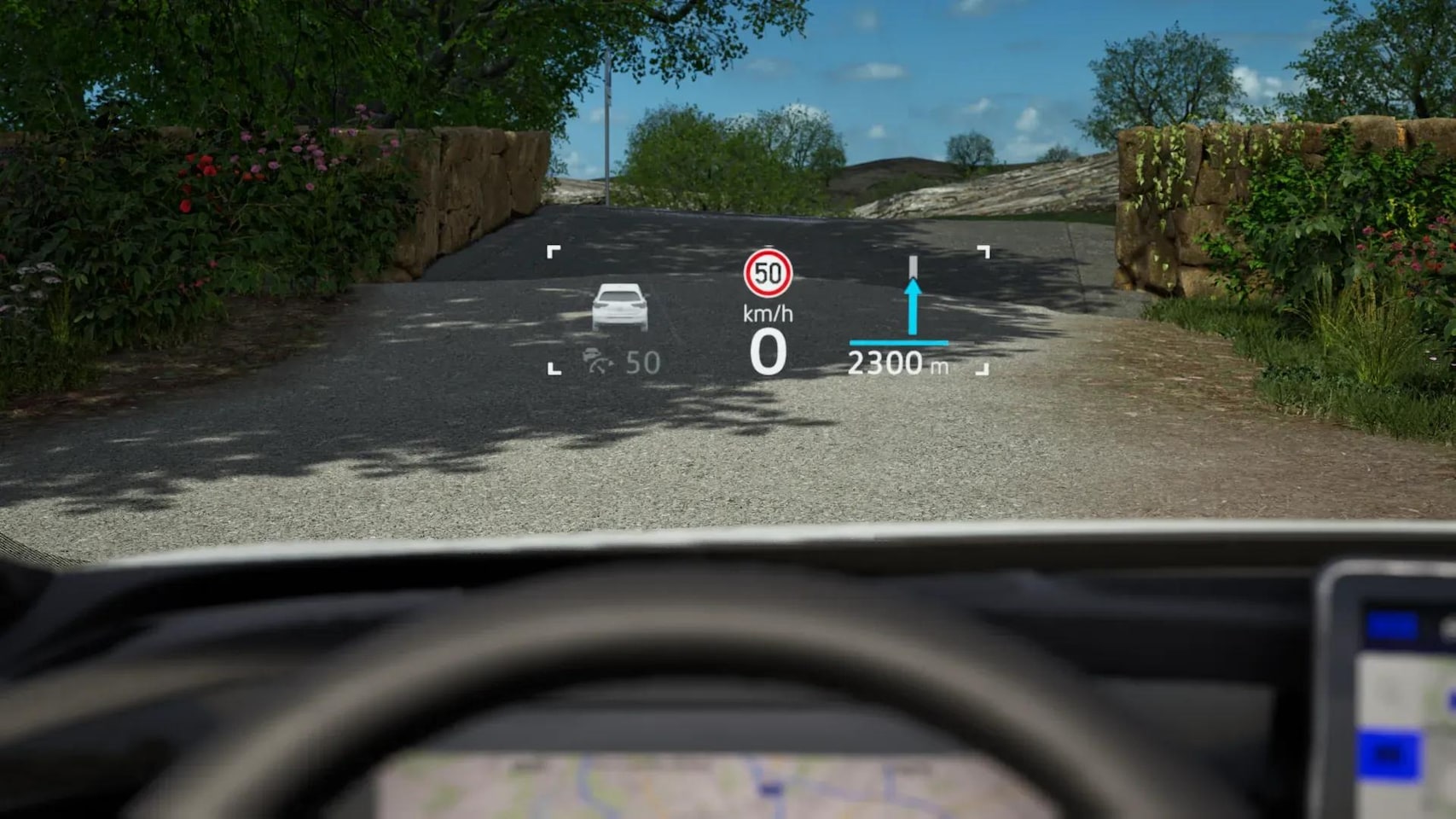Click the adaptive cruise control icon
Viewport: 1456px width, 819px height.
pyautogui.click(x=598, y=362)
